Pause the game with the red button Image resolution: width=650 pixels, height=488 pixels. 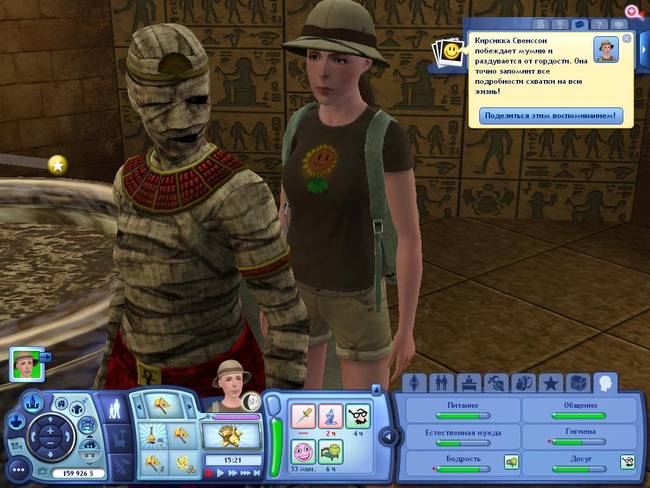coord(208,472)
